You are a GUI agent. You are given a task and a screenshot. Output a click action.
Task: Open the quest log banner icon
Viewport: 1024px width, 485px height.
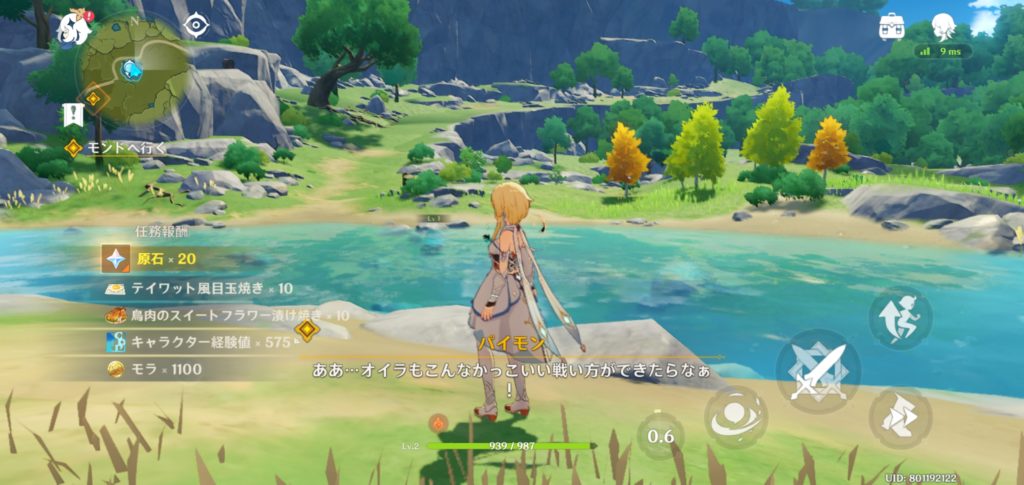[71, 114]
